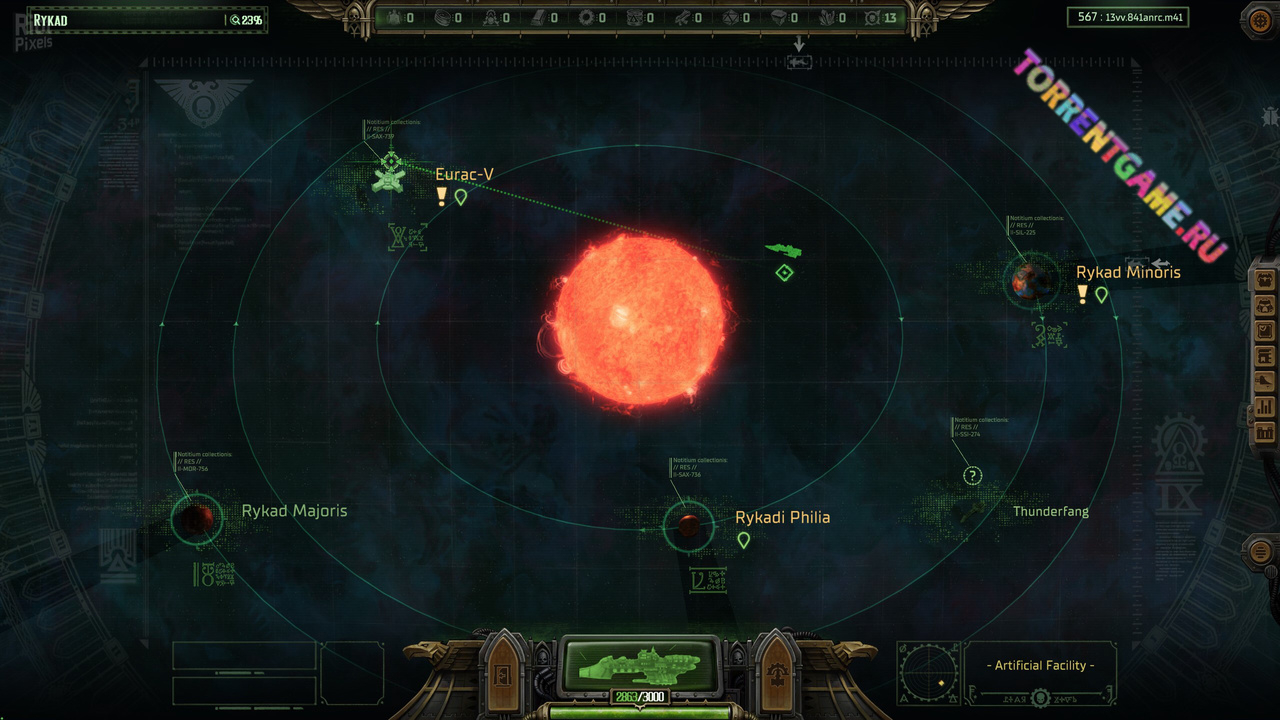Open the armor torso side panel icon

pos(1265,278)
